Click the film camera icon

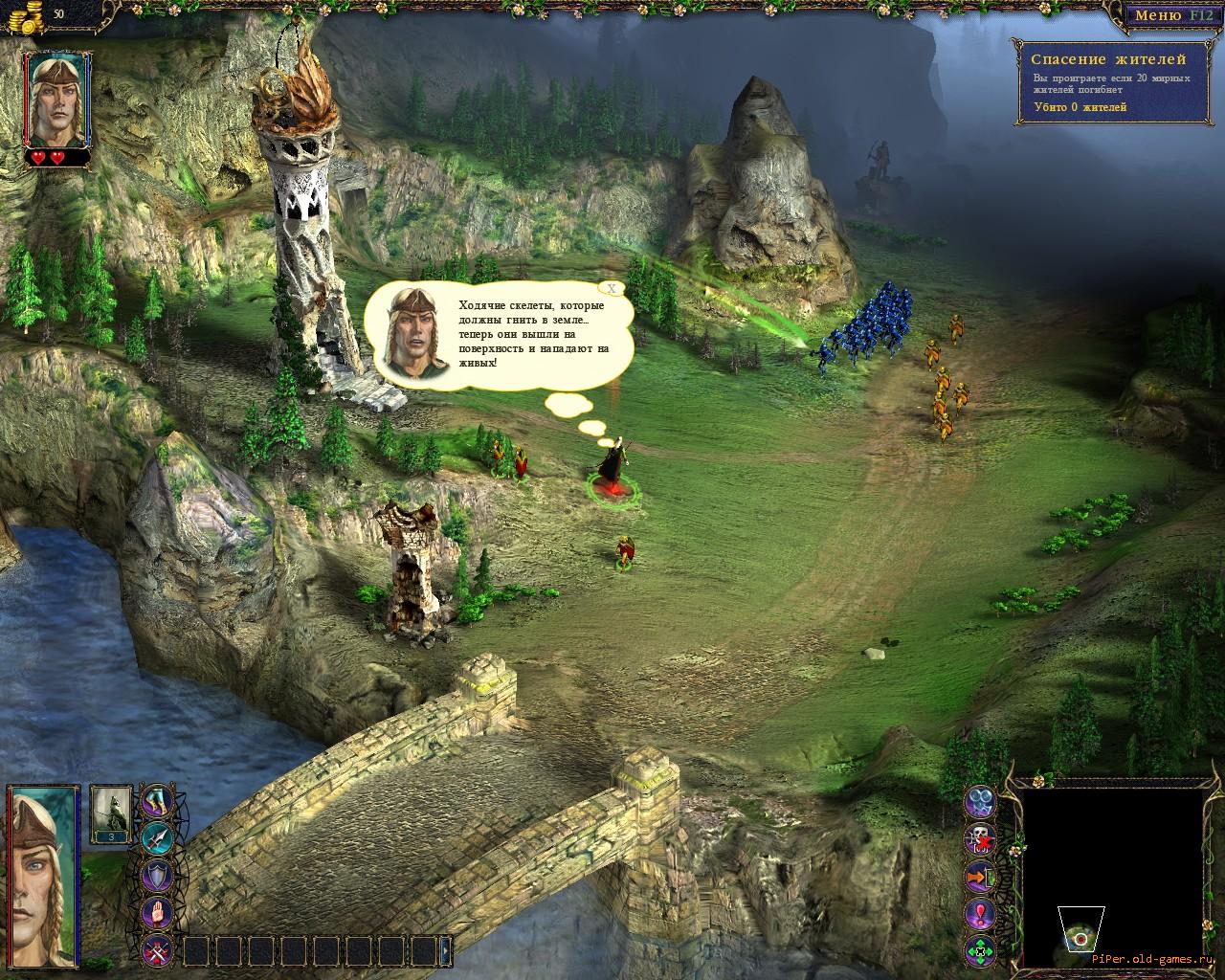pos(980,801)
